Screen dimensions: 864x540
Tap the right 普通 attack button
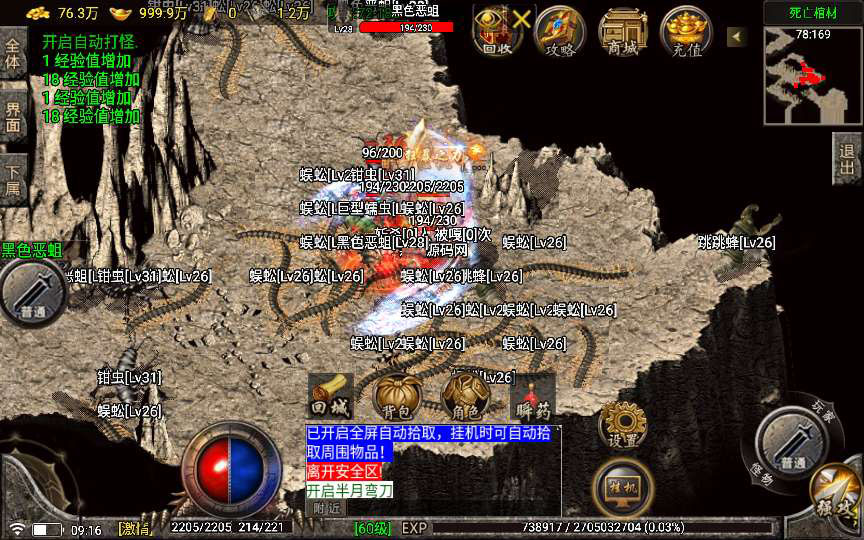click(791, 441)
